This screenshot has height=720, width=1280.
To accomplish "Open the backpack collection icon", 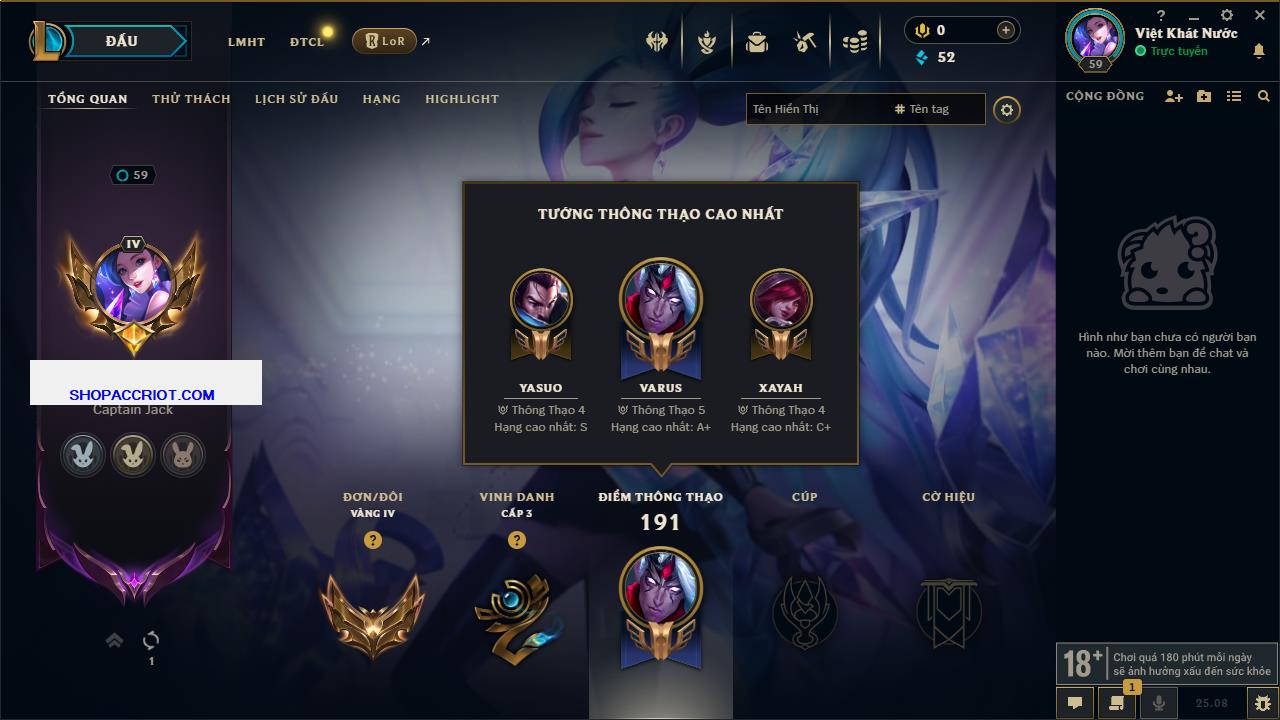I will (757, 42).
